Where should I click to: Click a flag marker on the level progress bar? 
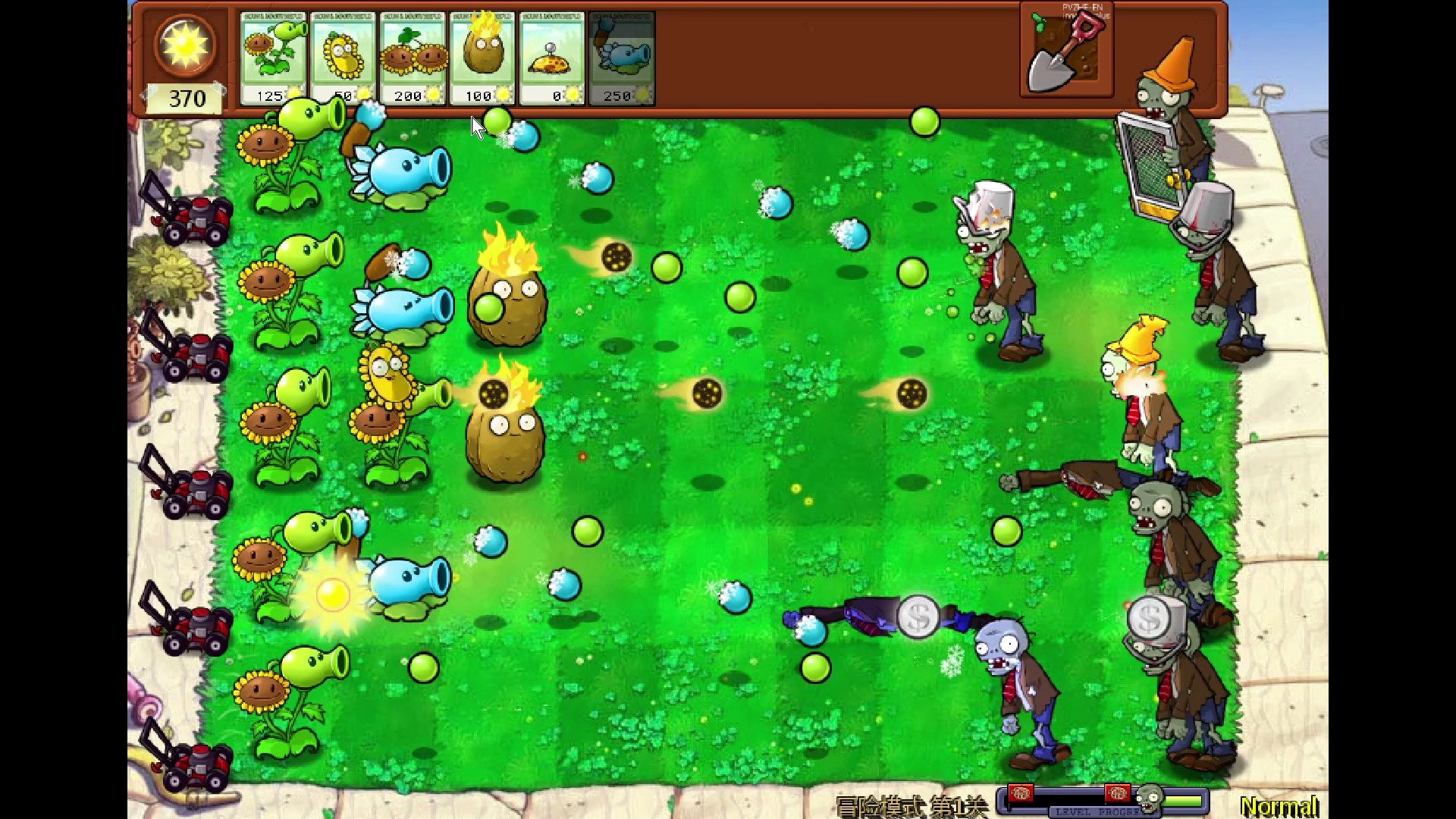(x=1021, y=794)
